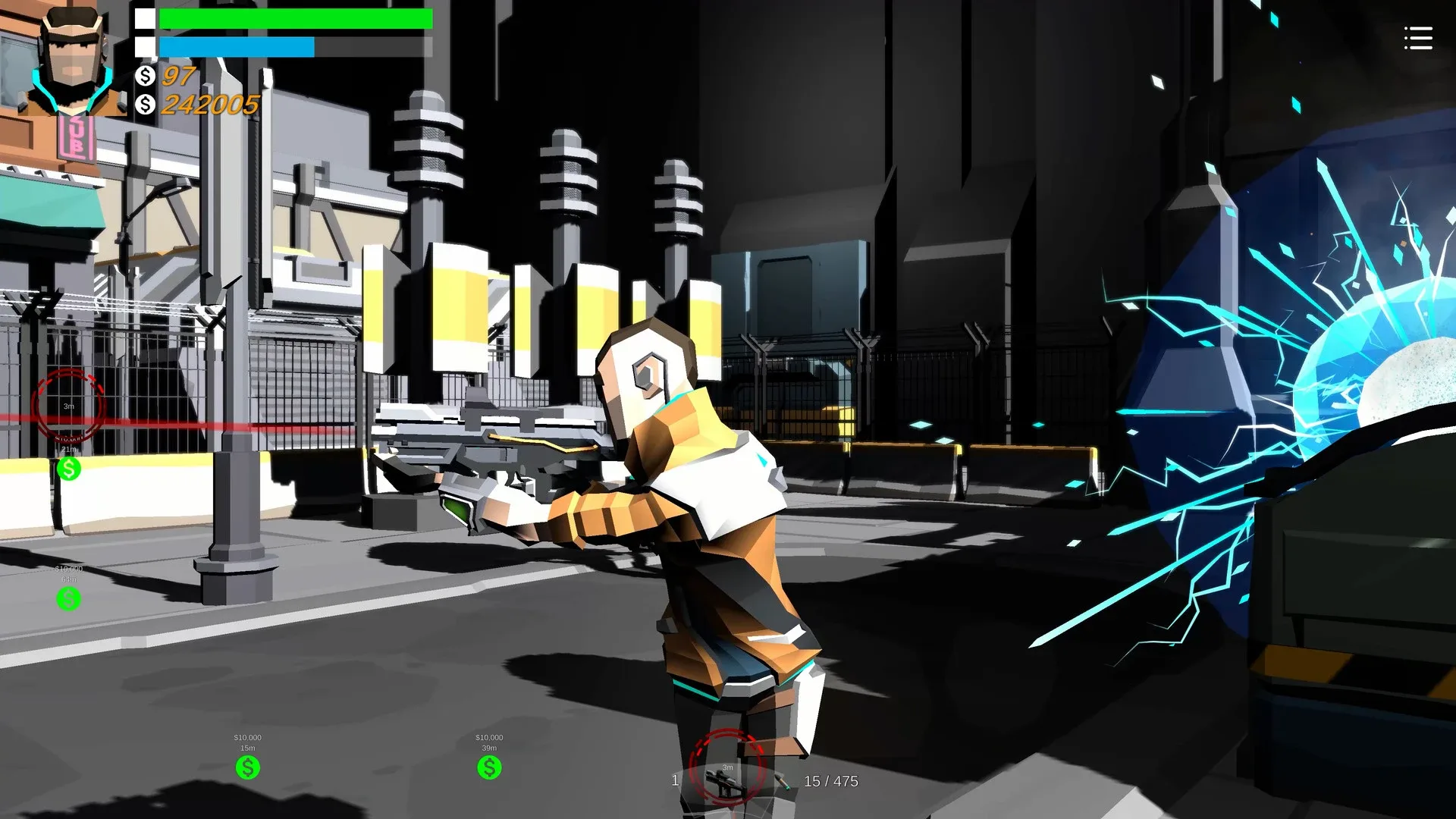Screen dimensions: 1456x819
Task: Click the red objective circle near the fence
Action: (68, 406)
